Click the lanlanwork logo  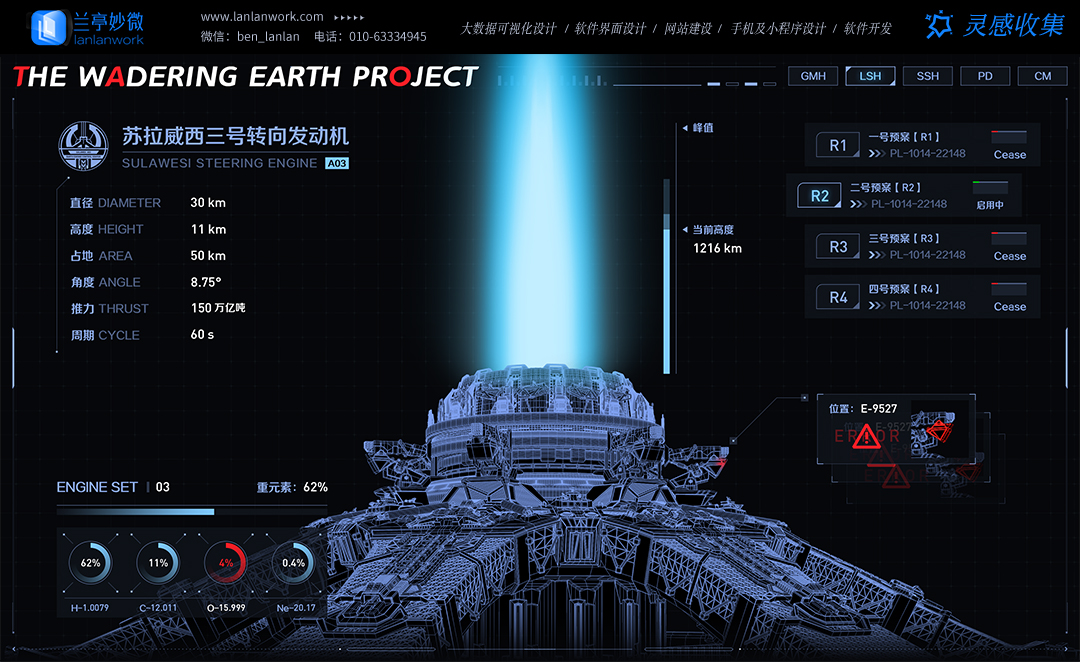(x=88, y=27)
